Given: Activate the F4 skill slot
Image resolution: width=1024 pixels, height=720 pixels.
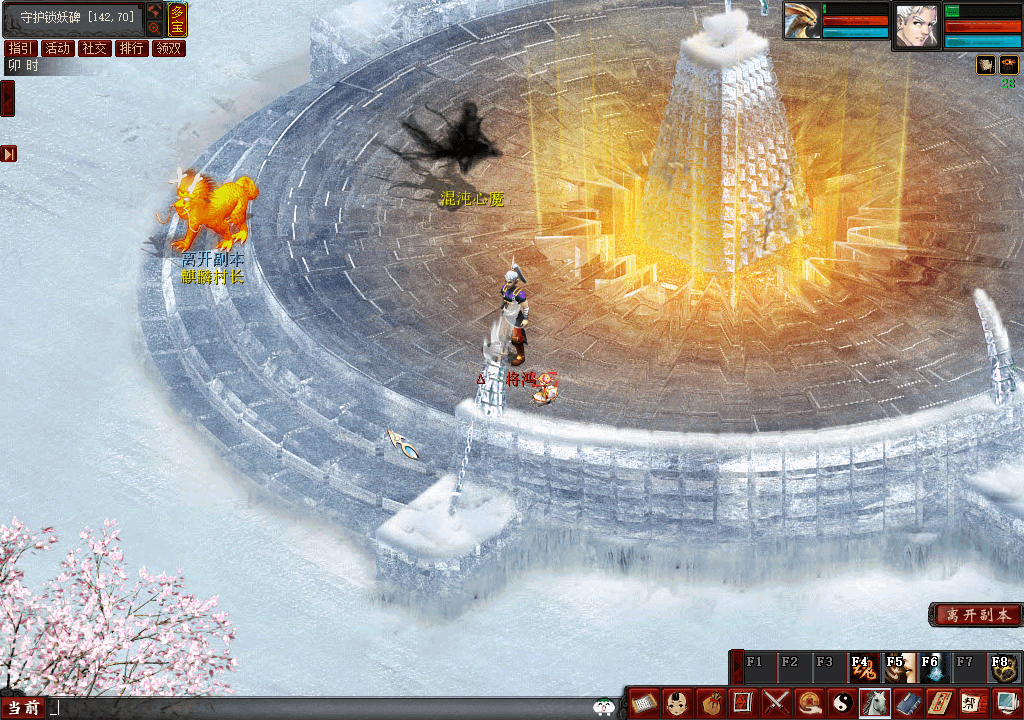Looking at the screenshot, I should (x=863, y=667).
